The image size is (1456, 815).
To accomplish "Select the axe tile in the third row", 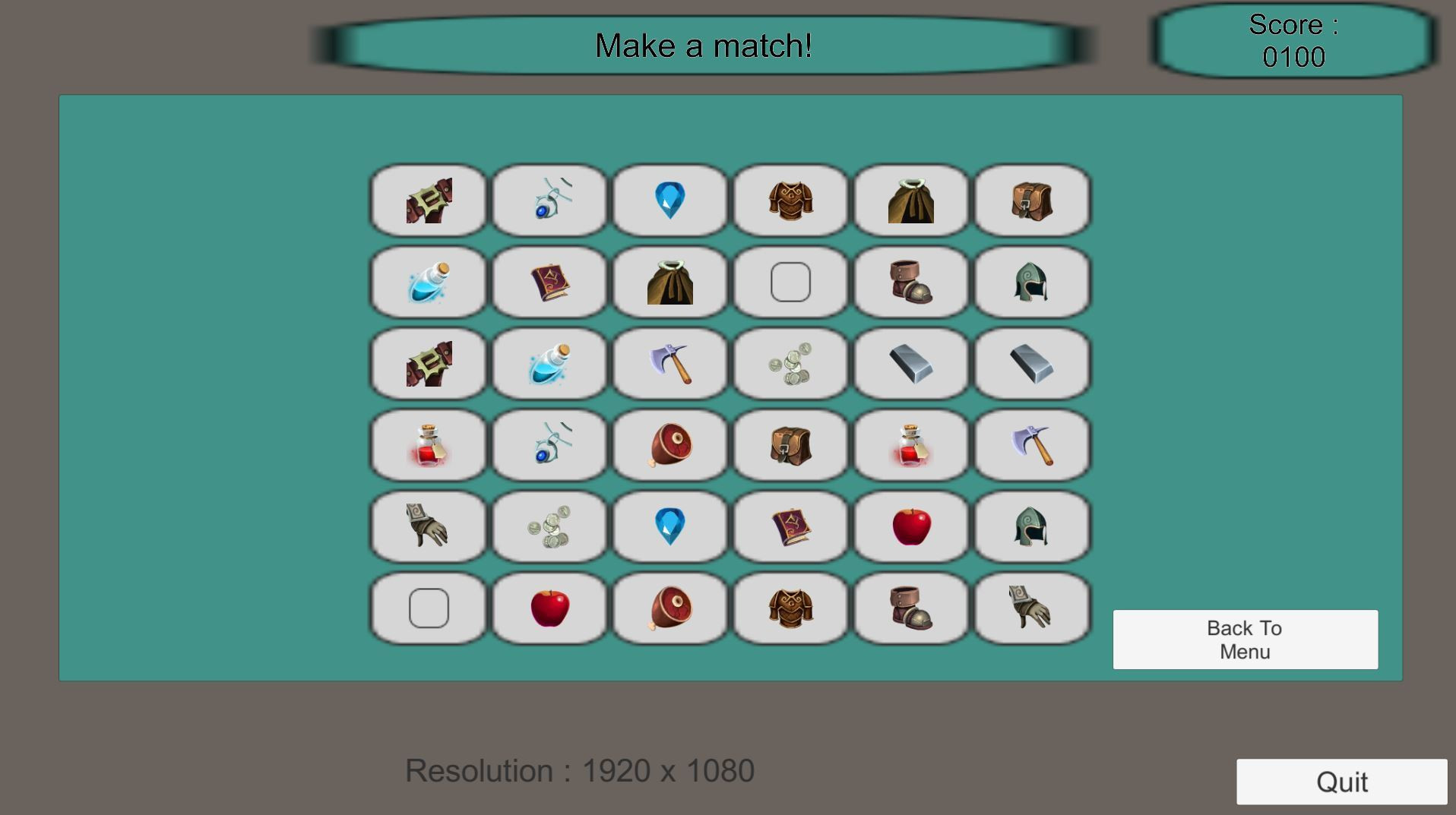I will point(669,364).
